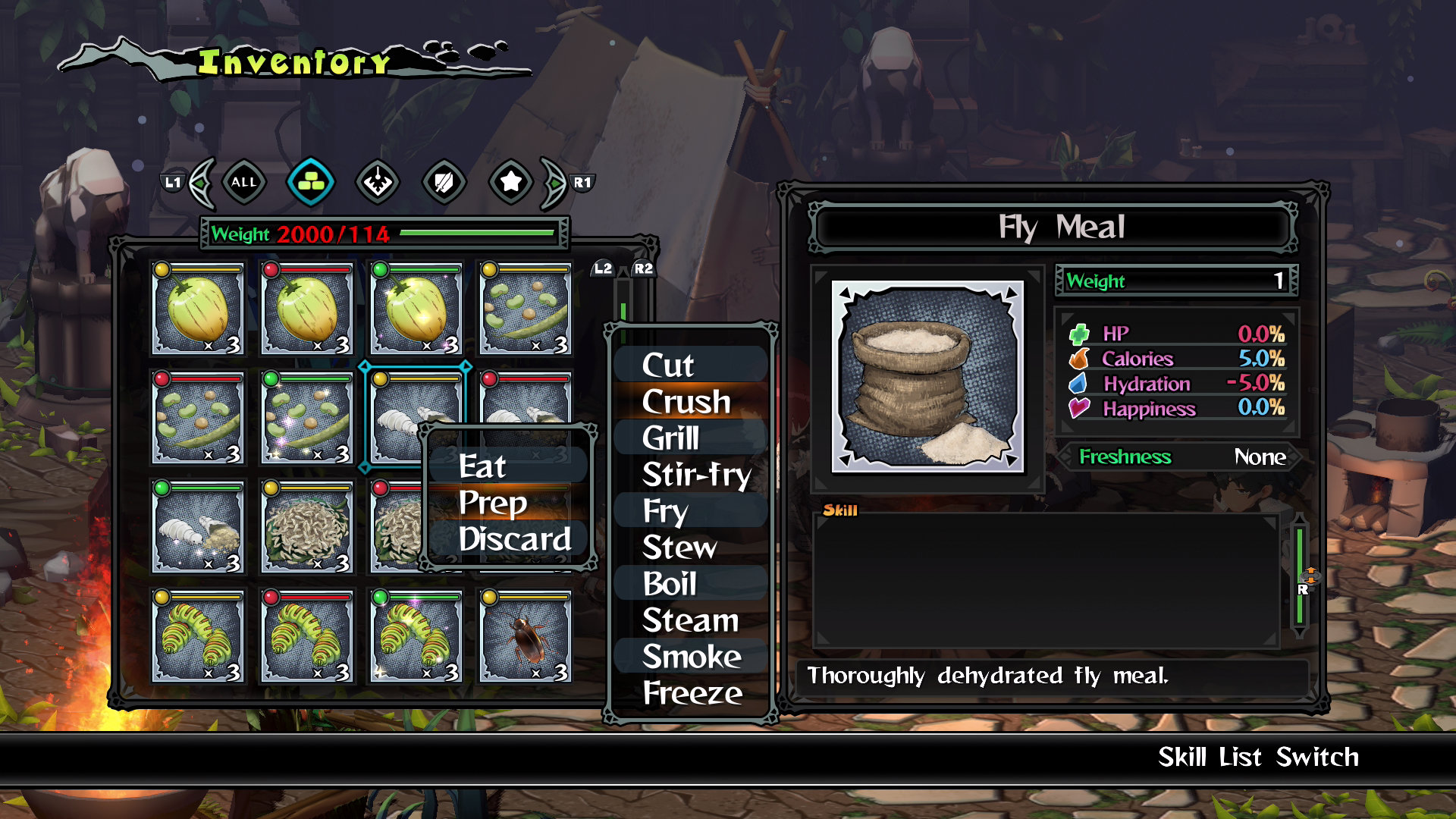The height and width of the screenshot is (819, 1456).
Task: Select the Prep option
Action: pos(493,502)
